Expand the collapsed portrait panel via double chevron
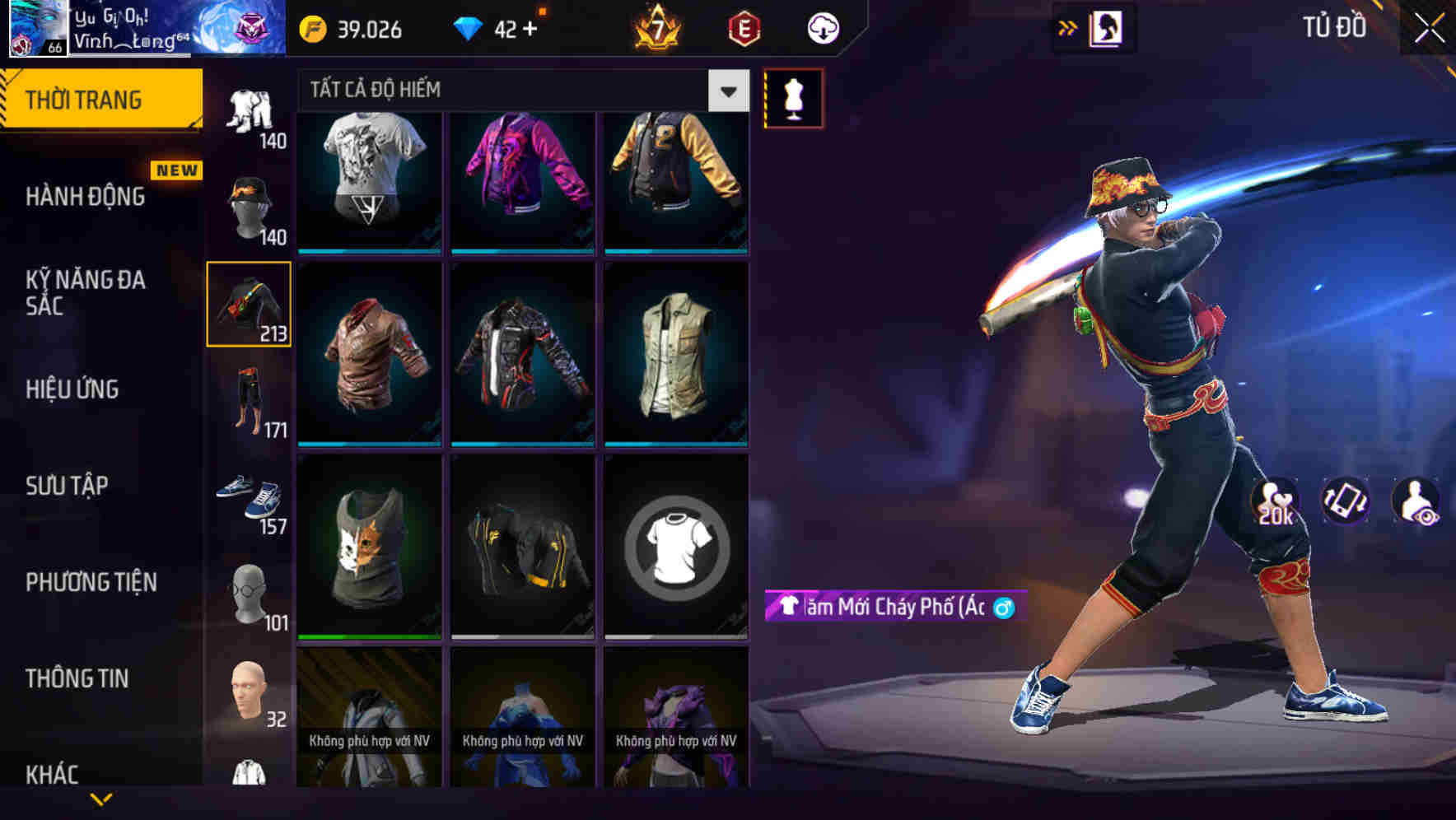 tap(1067, 27)
